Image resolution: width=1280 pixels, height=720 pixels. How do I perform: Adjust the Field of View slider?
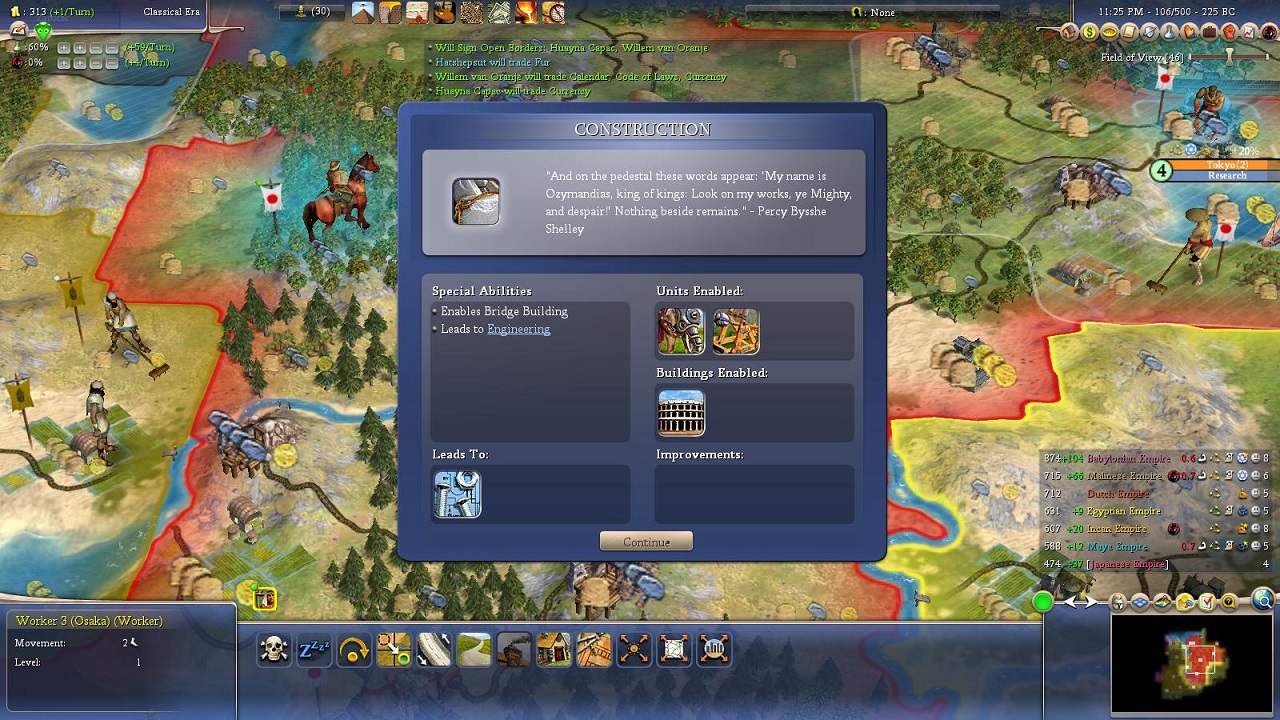coord(1229,57)
